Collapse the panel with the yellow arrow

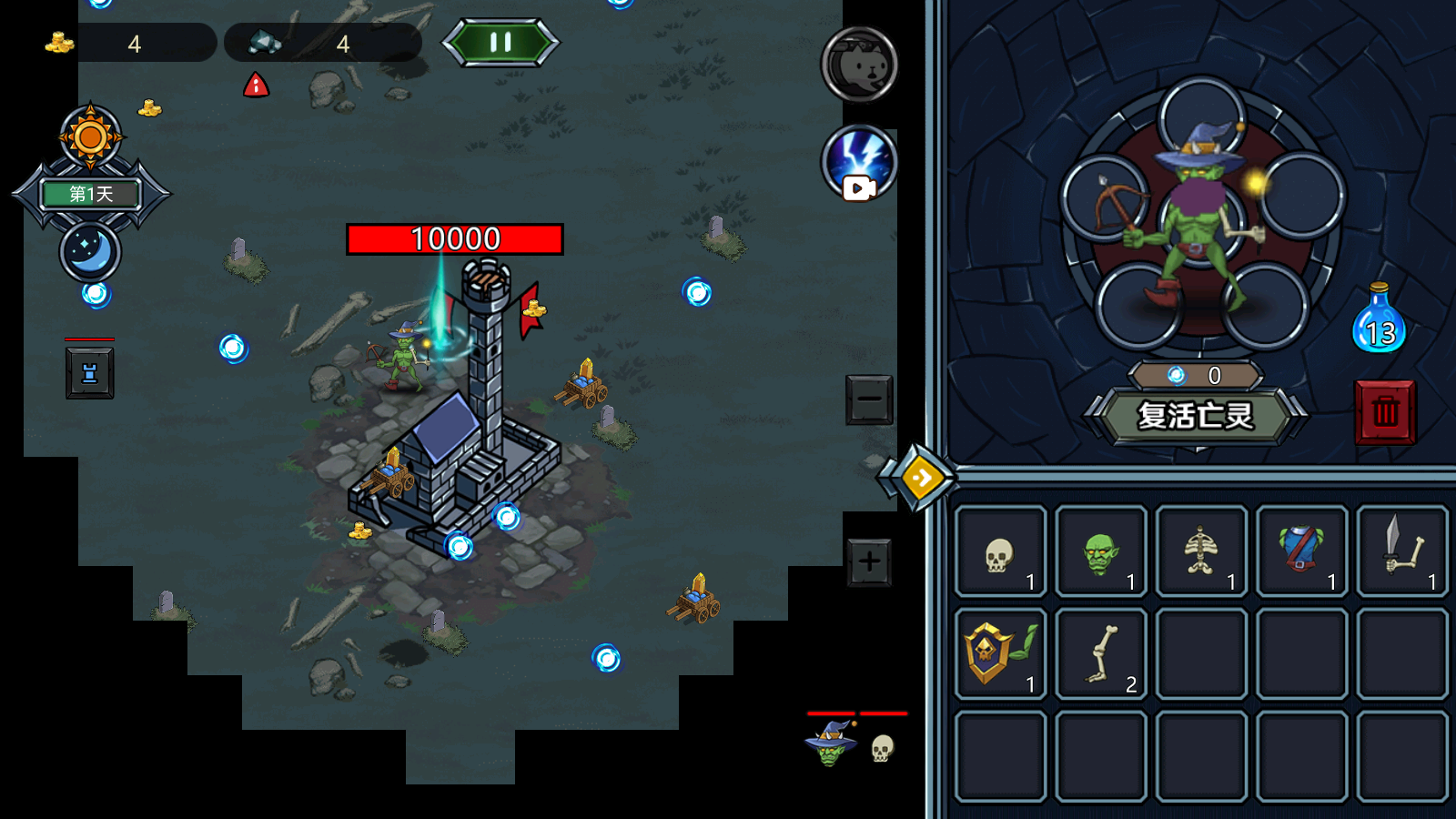click(920, 477)
